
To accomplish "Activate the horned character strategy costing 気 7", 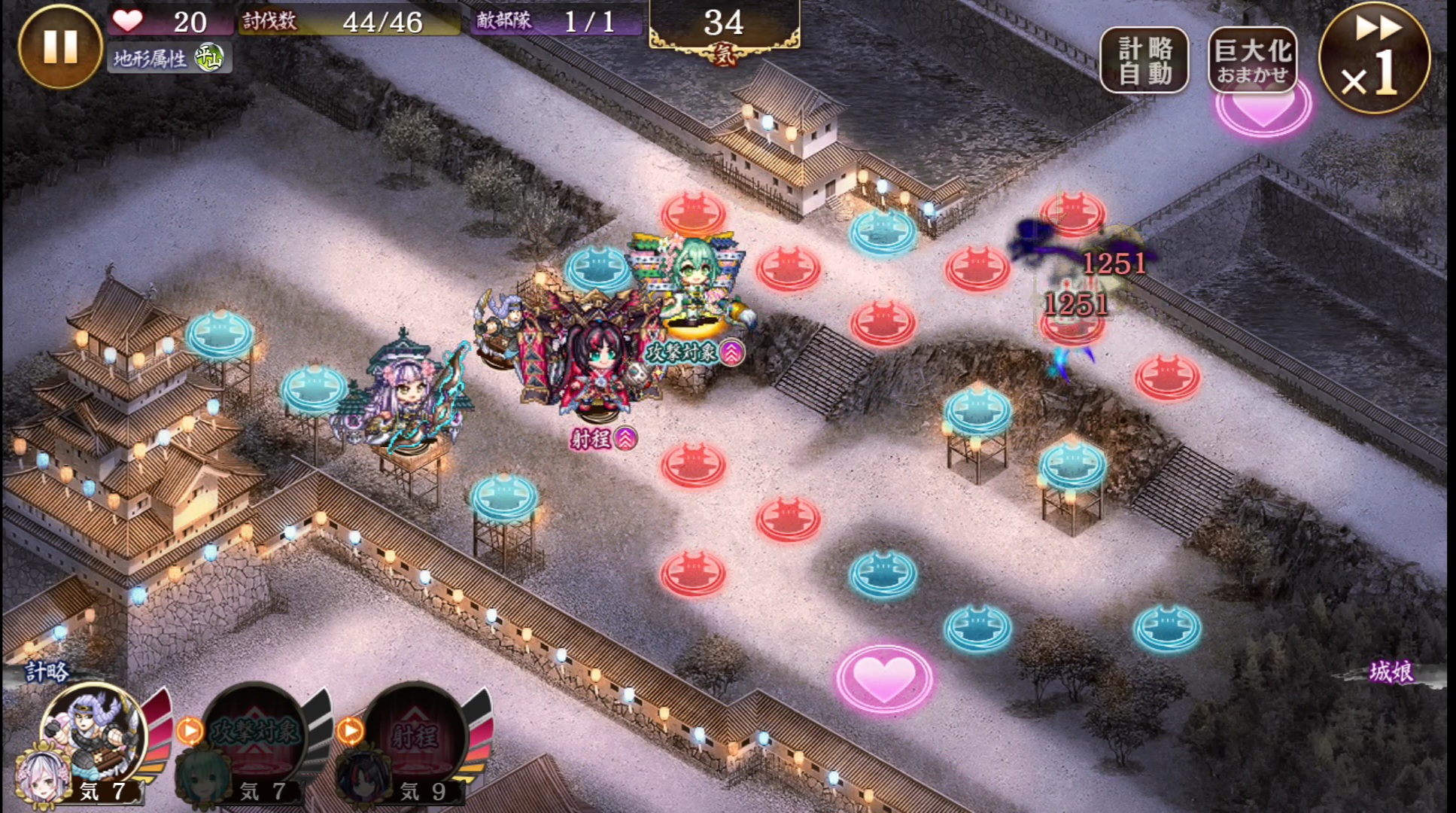I will 92,734.
